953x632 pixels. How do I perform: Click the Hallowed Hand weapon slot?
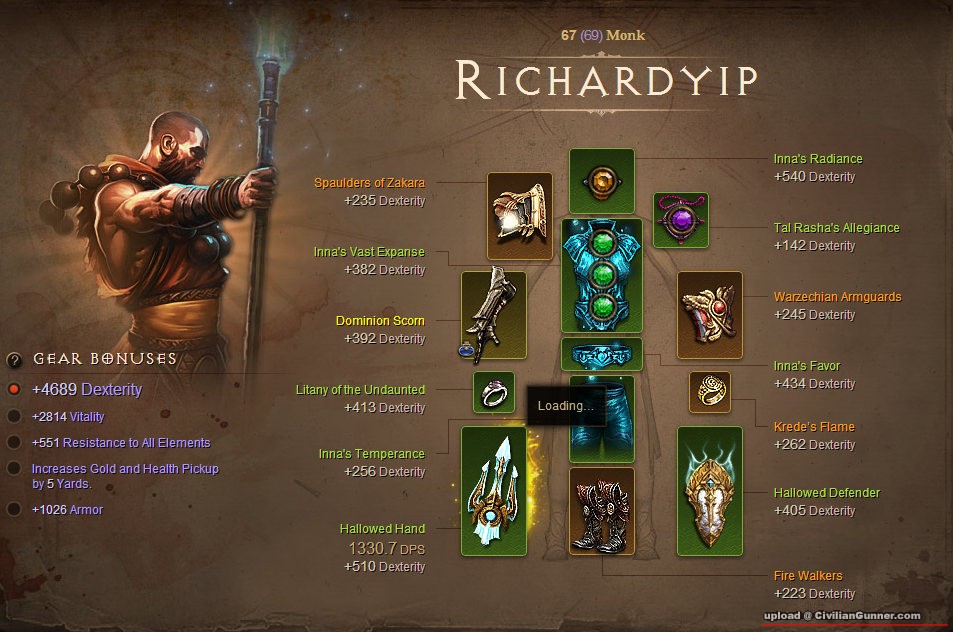coord(493,491)
